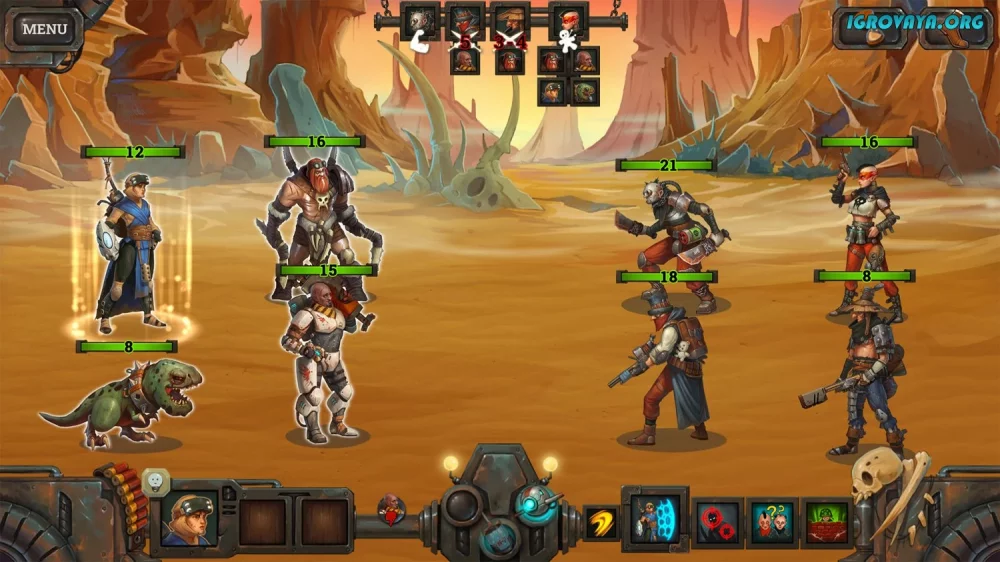
Task: Choose the red gears ability icon
Action: click(x=718, y=521)
